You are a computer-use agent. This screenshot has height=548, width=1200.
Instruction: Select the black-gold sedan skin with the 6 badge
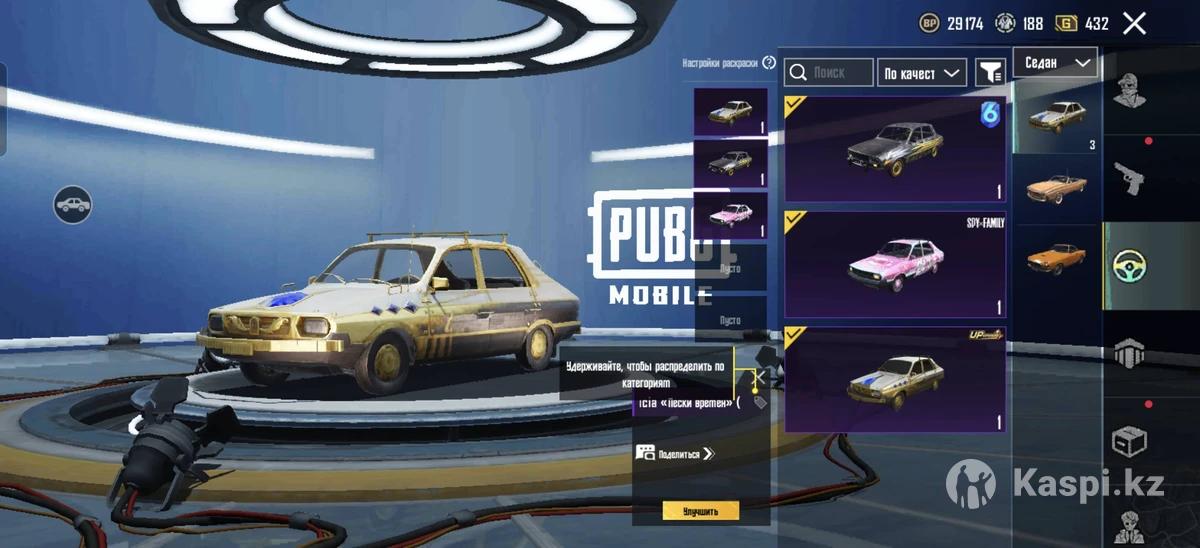(x=895, y=149)
